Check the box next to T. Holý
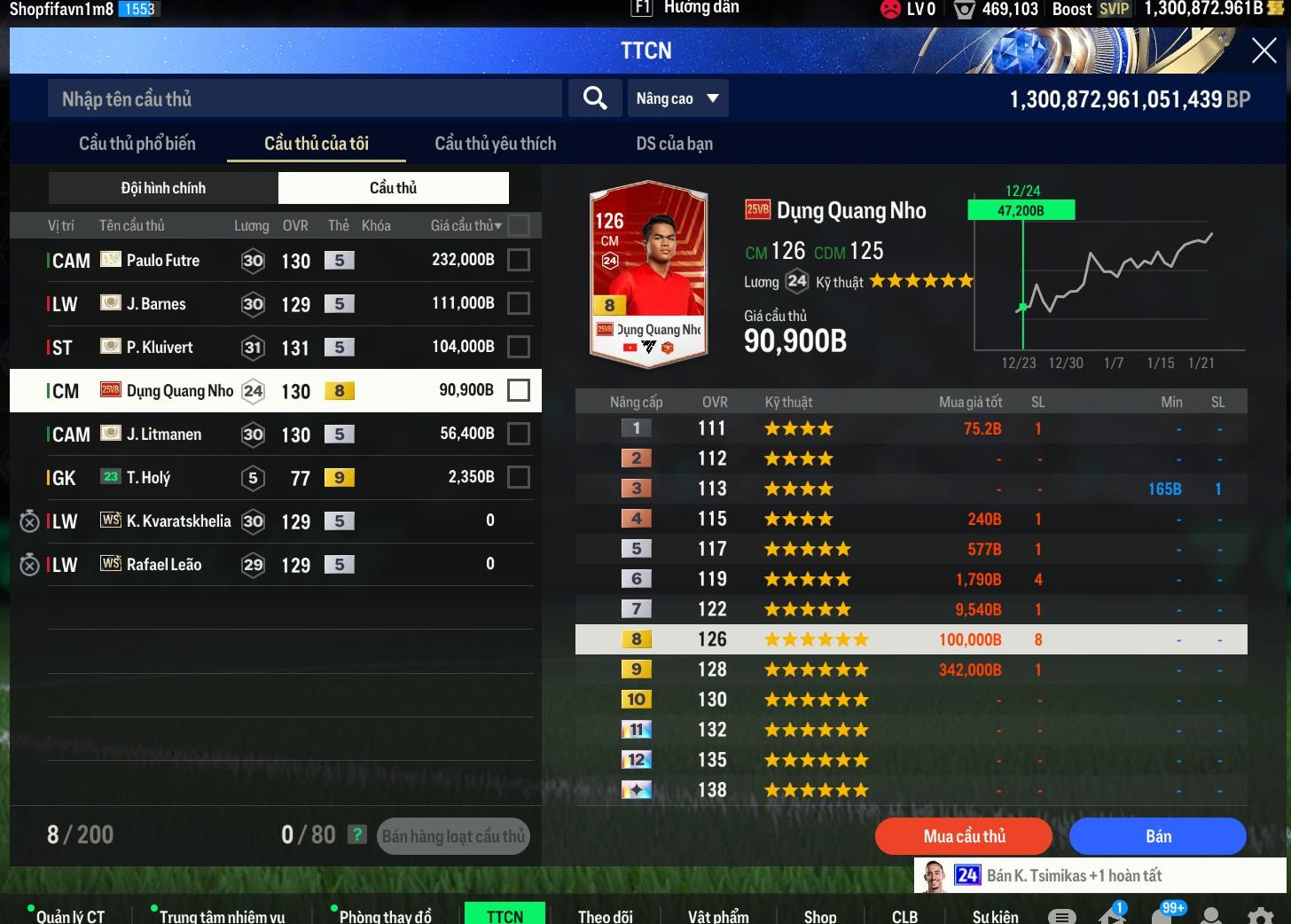The height and width of the screenshot is (924, 1291). tap(519, 477)
